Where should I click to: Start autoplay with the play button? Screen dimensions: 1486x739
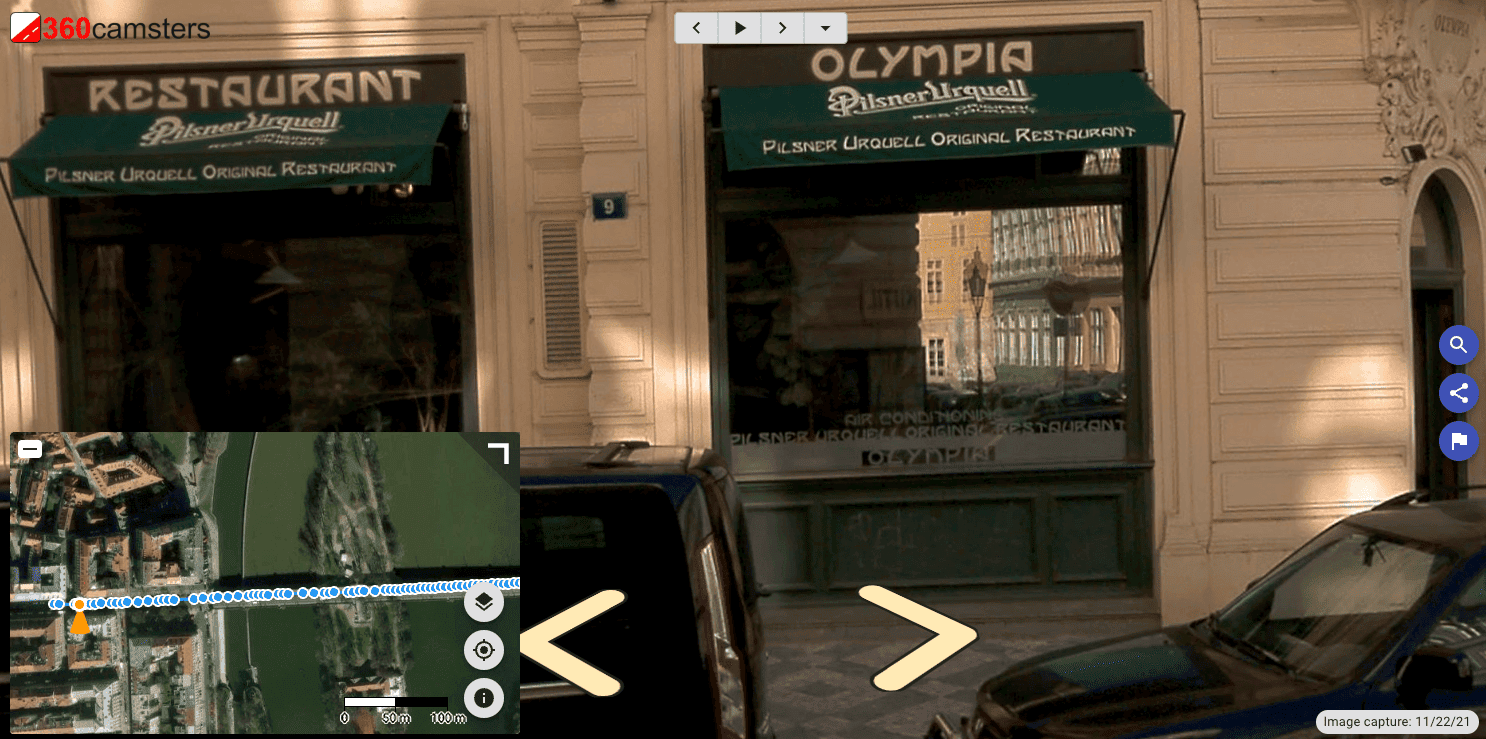click(740, 28)
